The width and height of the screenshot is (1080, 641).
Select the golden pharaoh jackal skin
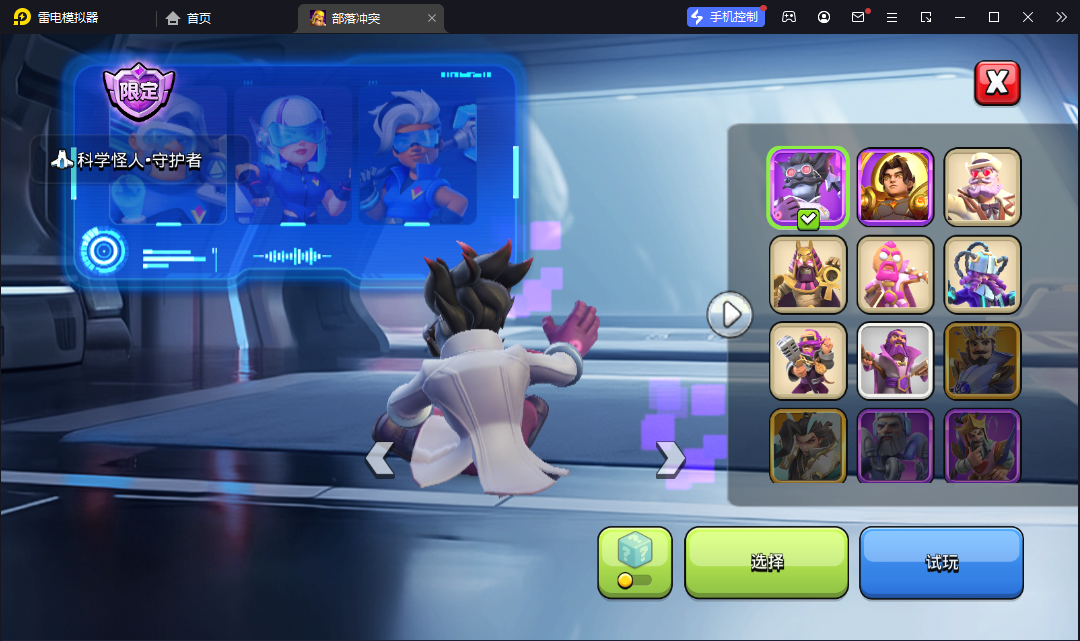808,274
